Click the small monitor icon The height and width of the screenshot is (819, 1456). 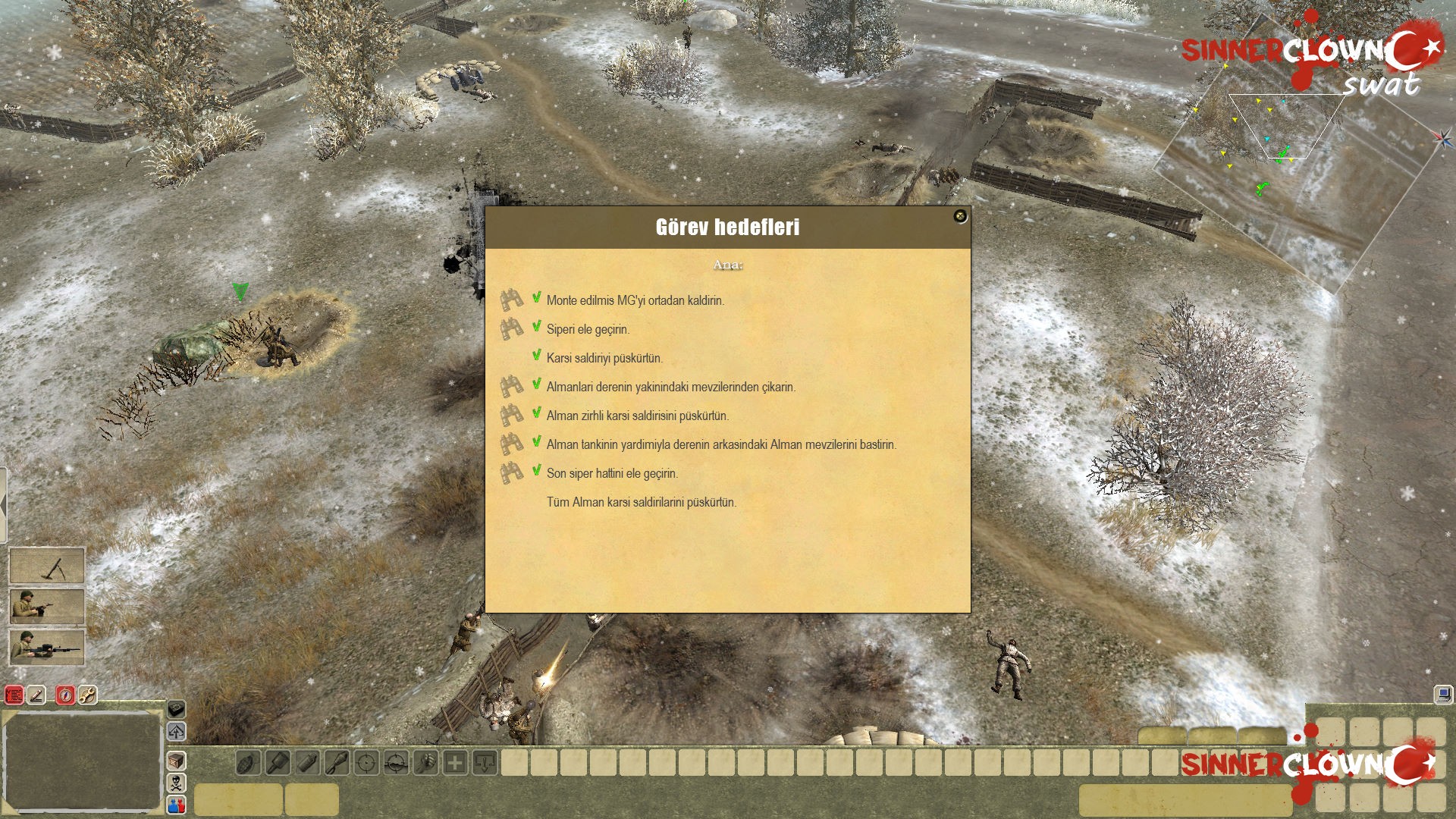(x=1442, y=694)
